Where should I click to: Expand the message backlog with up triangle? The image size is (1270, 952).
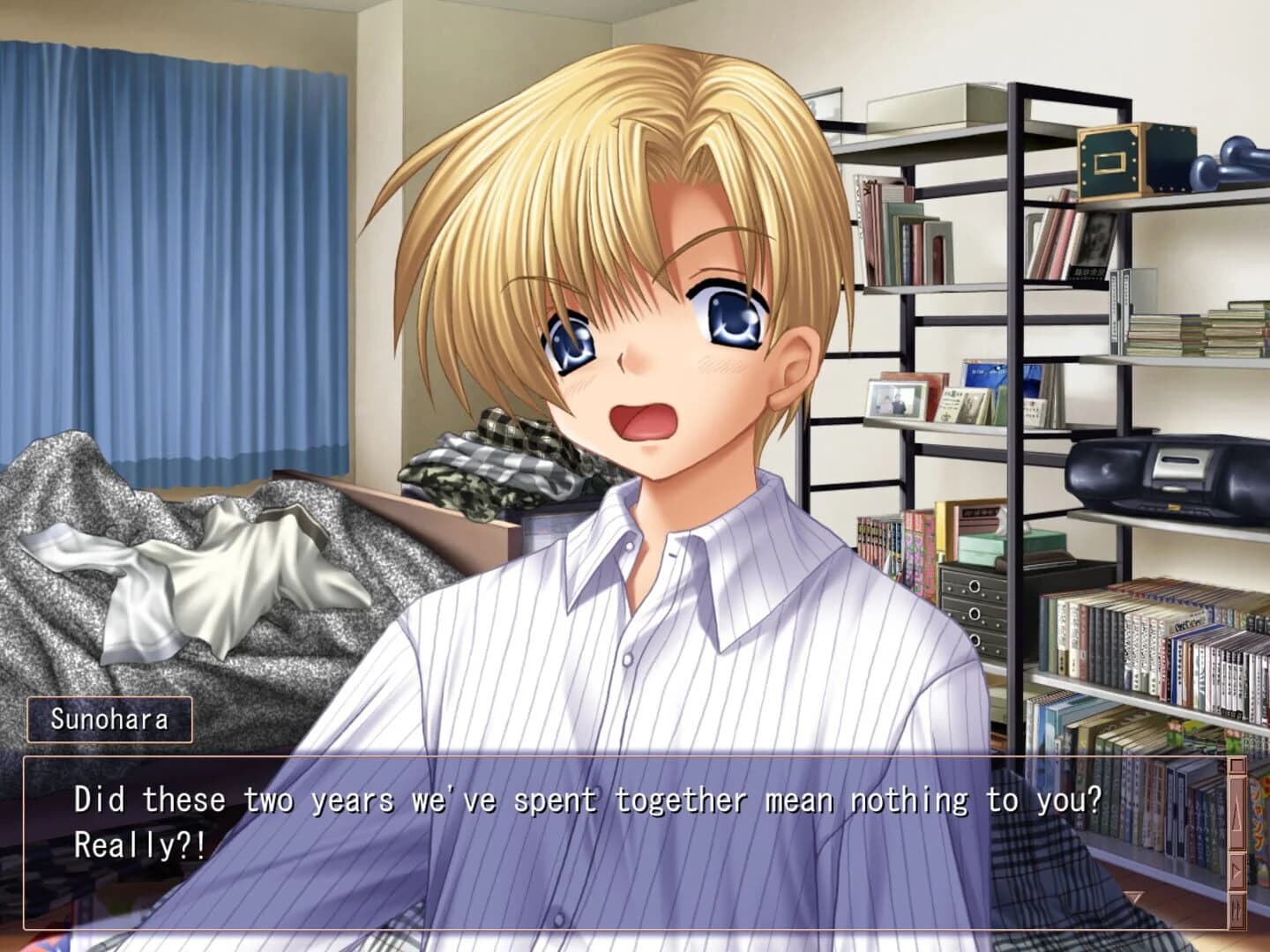point(1236,811)
